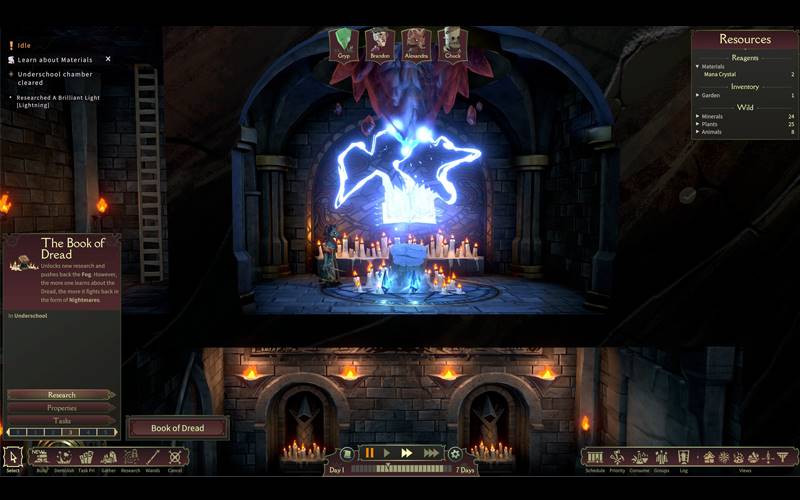The image size is (800, 500).
Task: Open the Research toolbar menu
Action: [131, 458]
